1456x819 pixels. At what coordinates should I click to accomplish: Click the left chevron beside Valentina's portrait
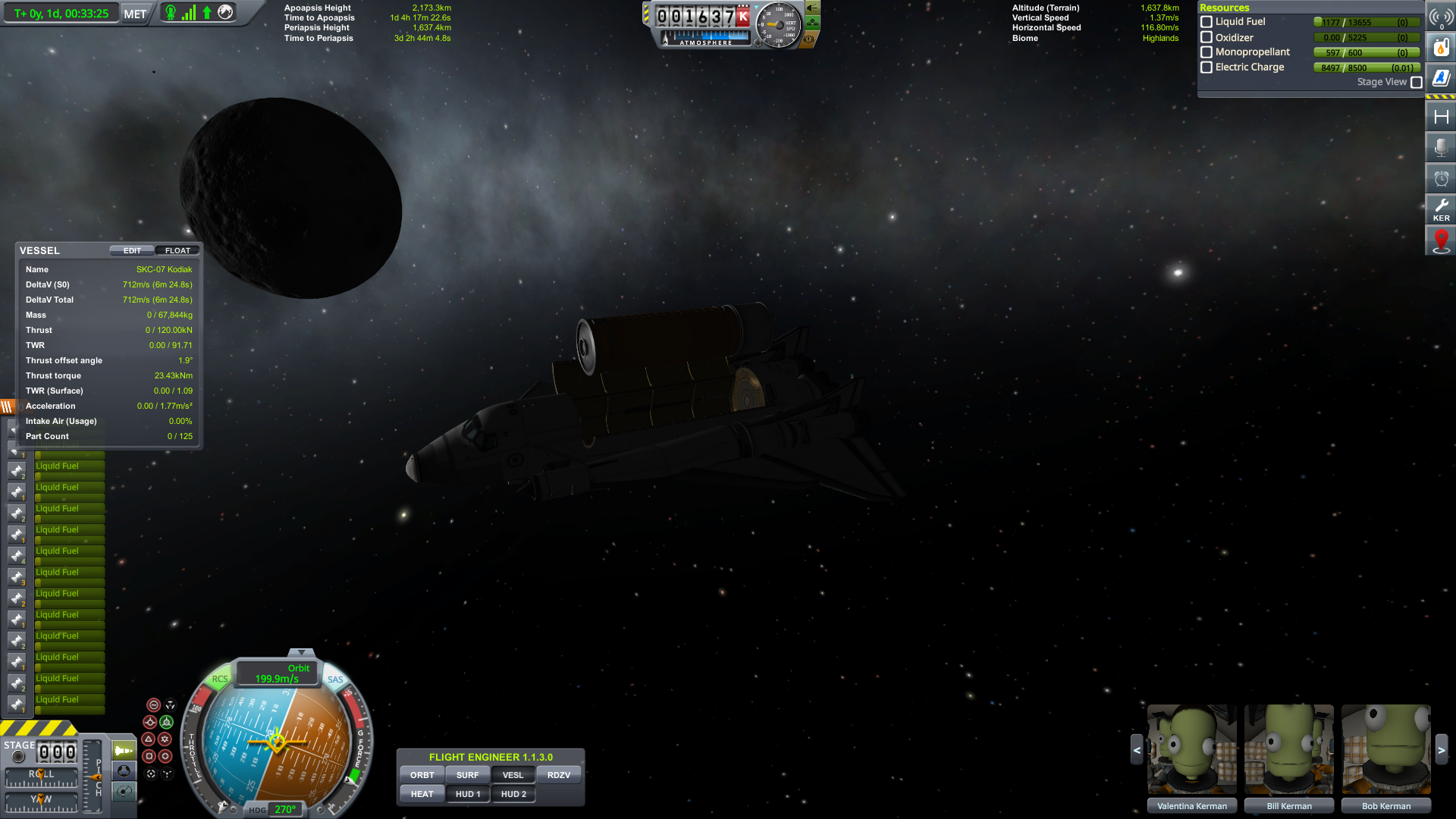[x=1137, y=749]
